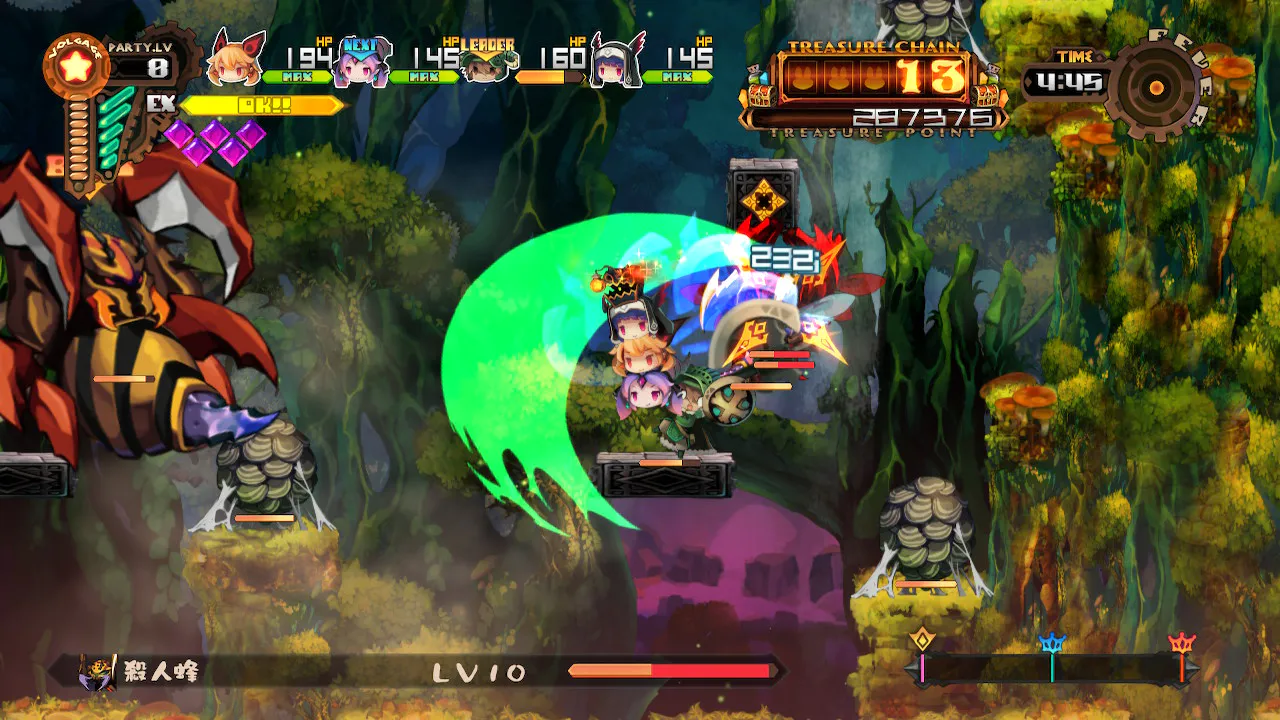Click the Volcage star emblem
Screen dimensions: 1280x720
click(75, 68)
